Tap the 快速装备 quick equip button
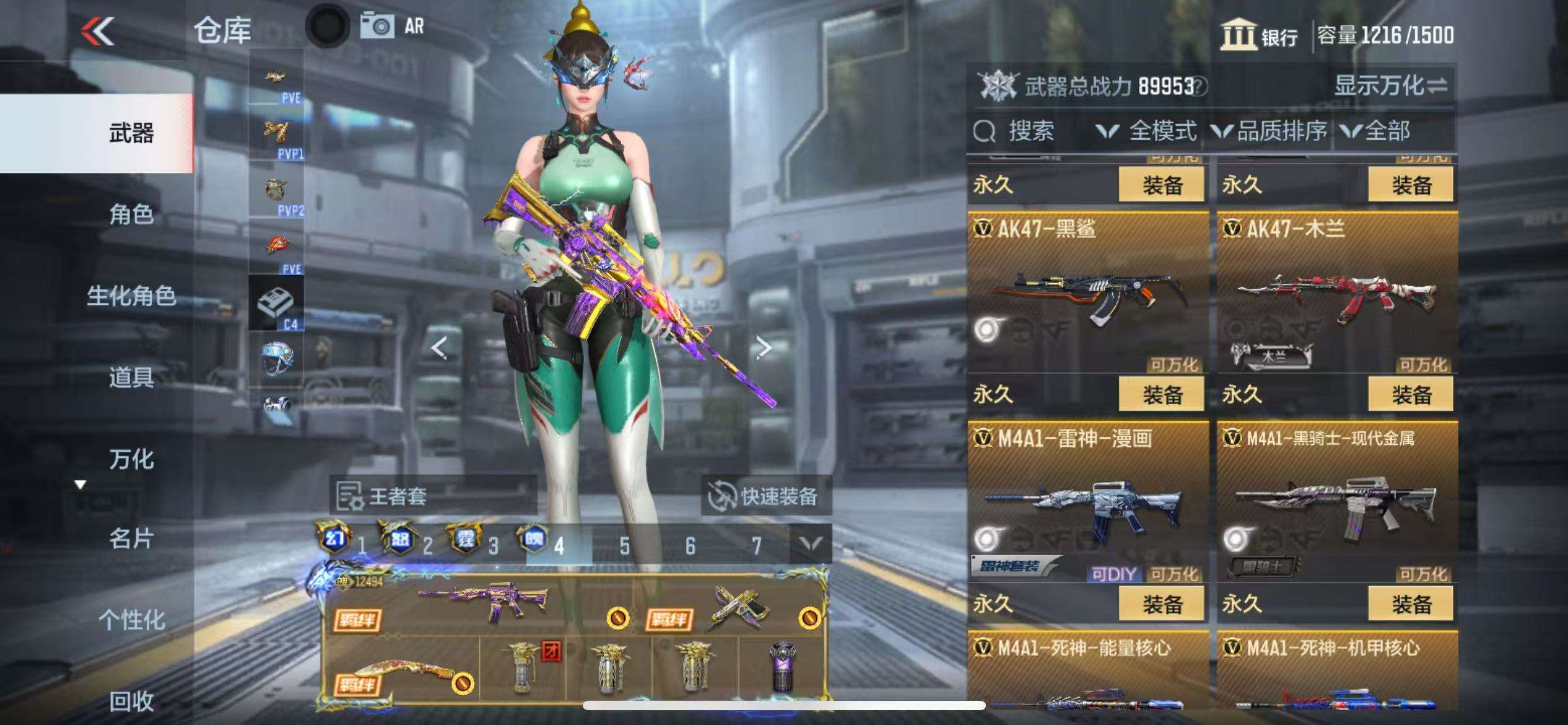 (765, 496)
